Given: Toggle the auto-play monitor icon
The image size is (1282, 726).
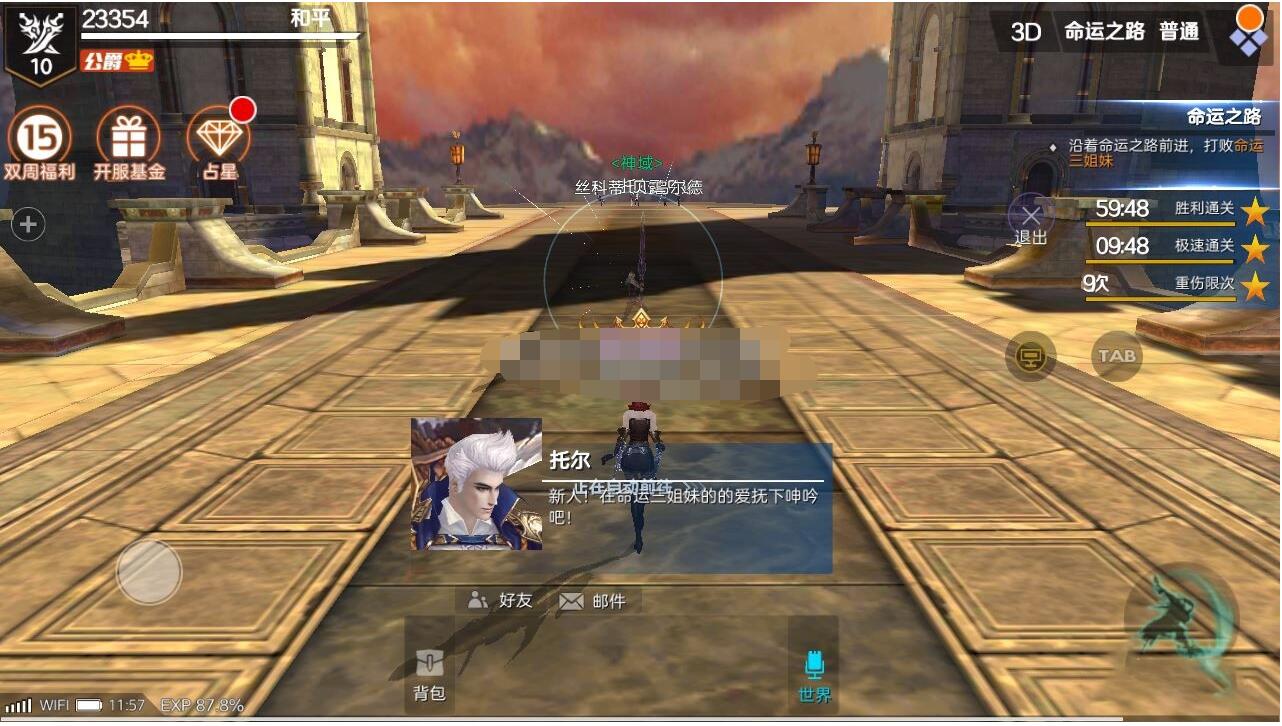Looking at the screenshot, I should (1030, 355).
